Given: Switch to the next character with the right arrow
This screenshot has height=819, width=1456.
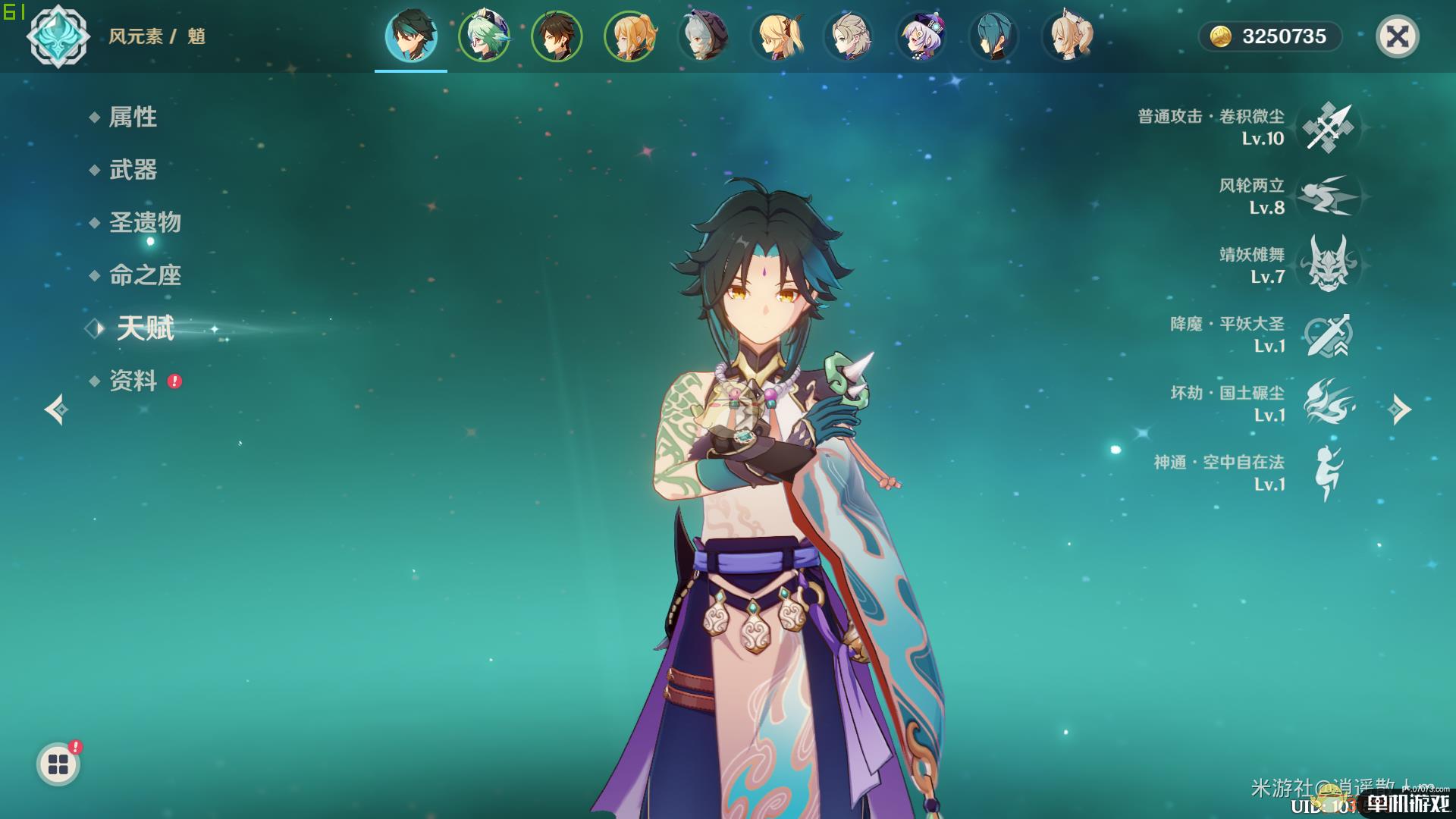Looking at the screenshot, I should click(1399, 409).
